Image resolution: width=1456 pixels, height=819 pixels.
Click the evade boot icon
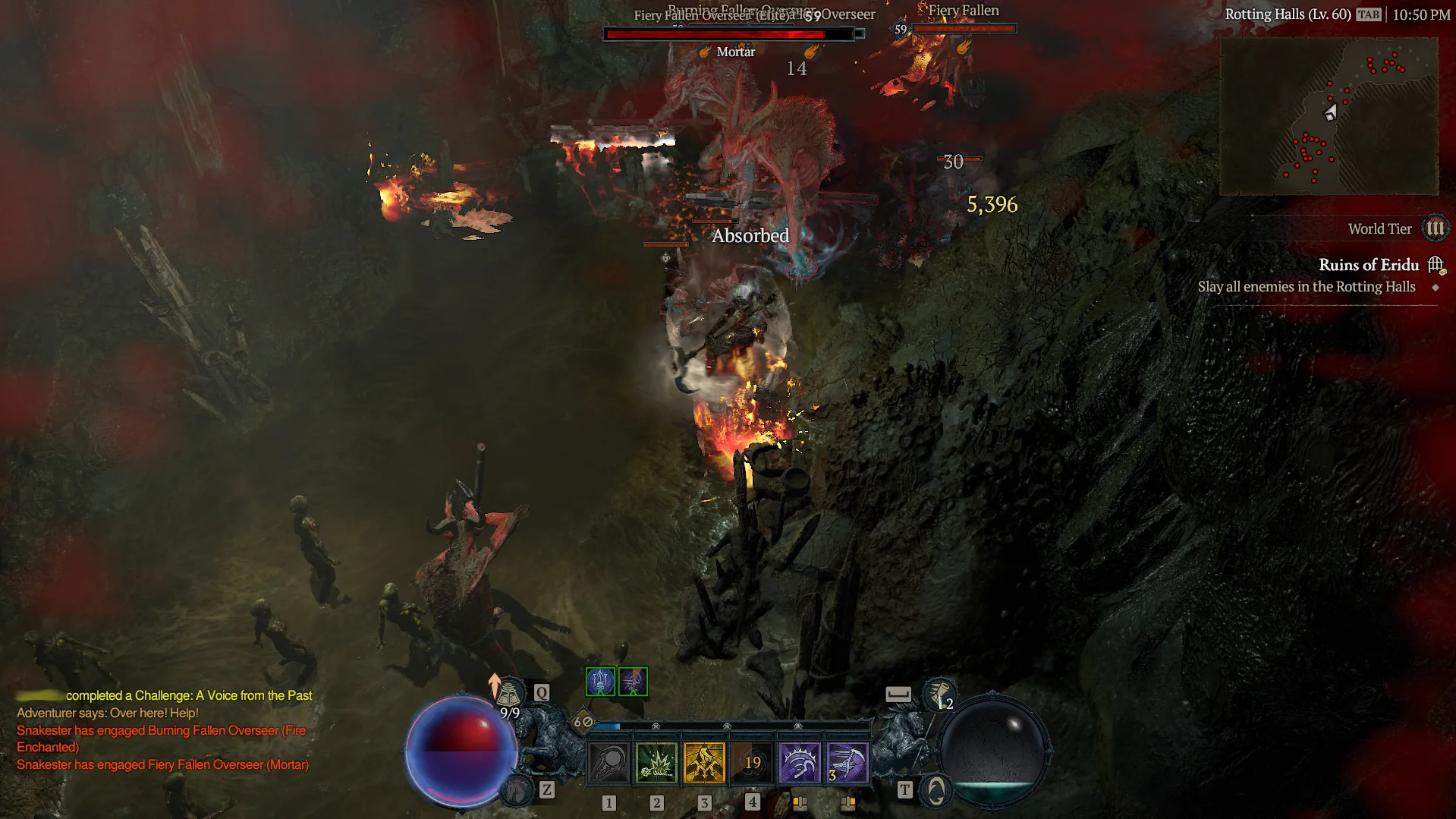941,695
